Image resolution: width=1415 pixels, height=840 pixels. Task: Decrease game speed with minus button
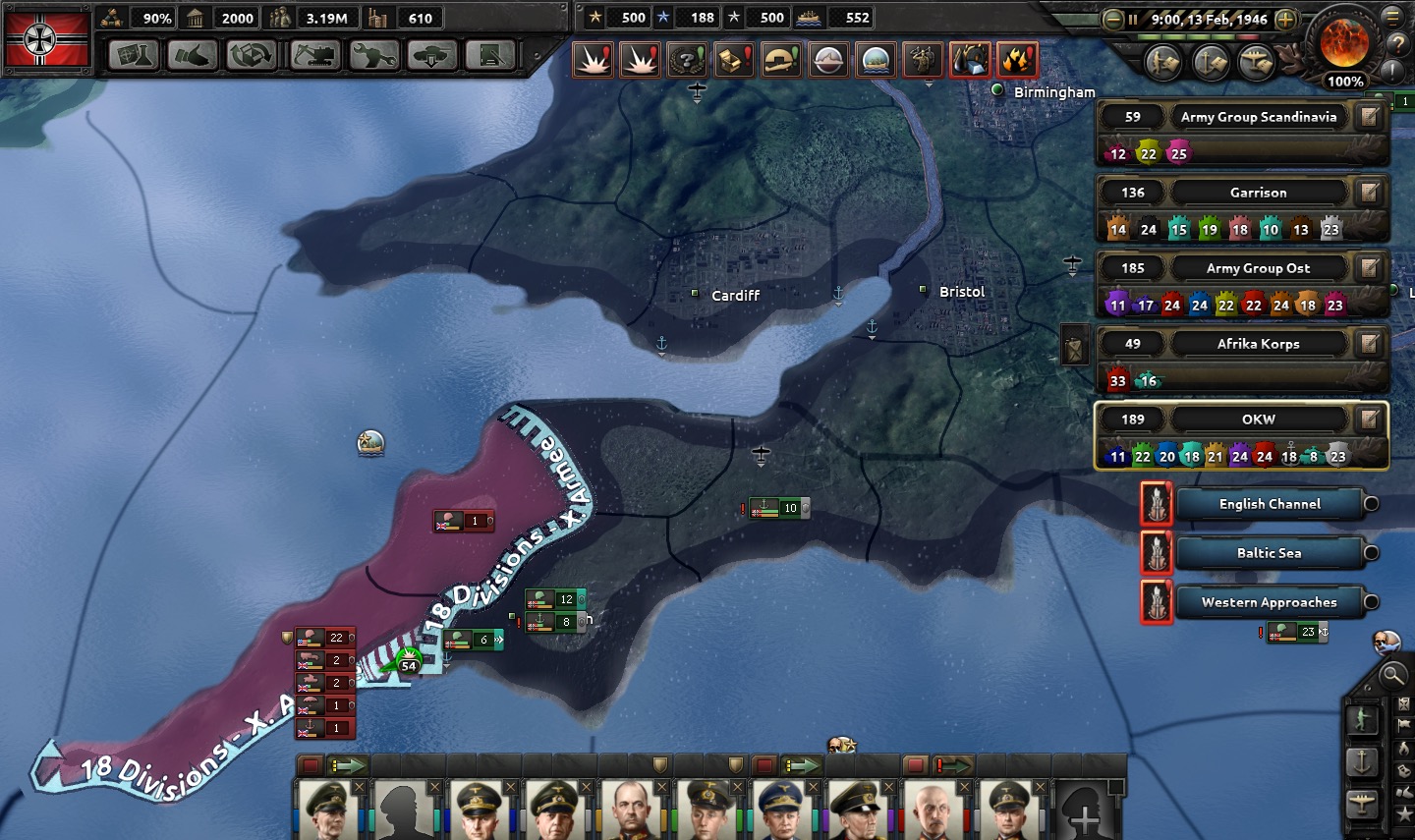pyautogui.click(x=1112, y=19)
